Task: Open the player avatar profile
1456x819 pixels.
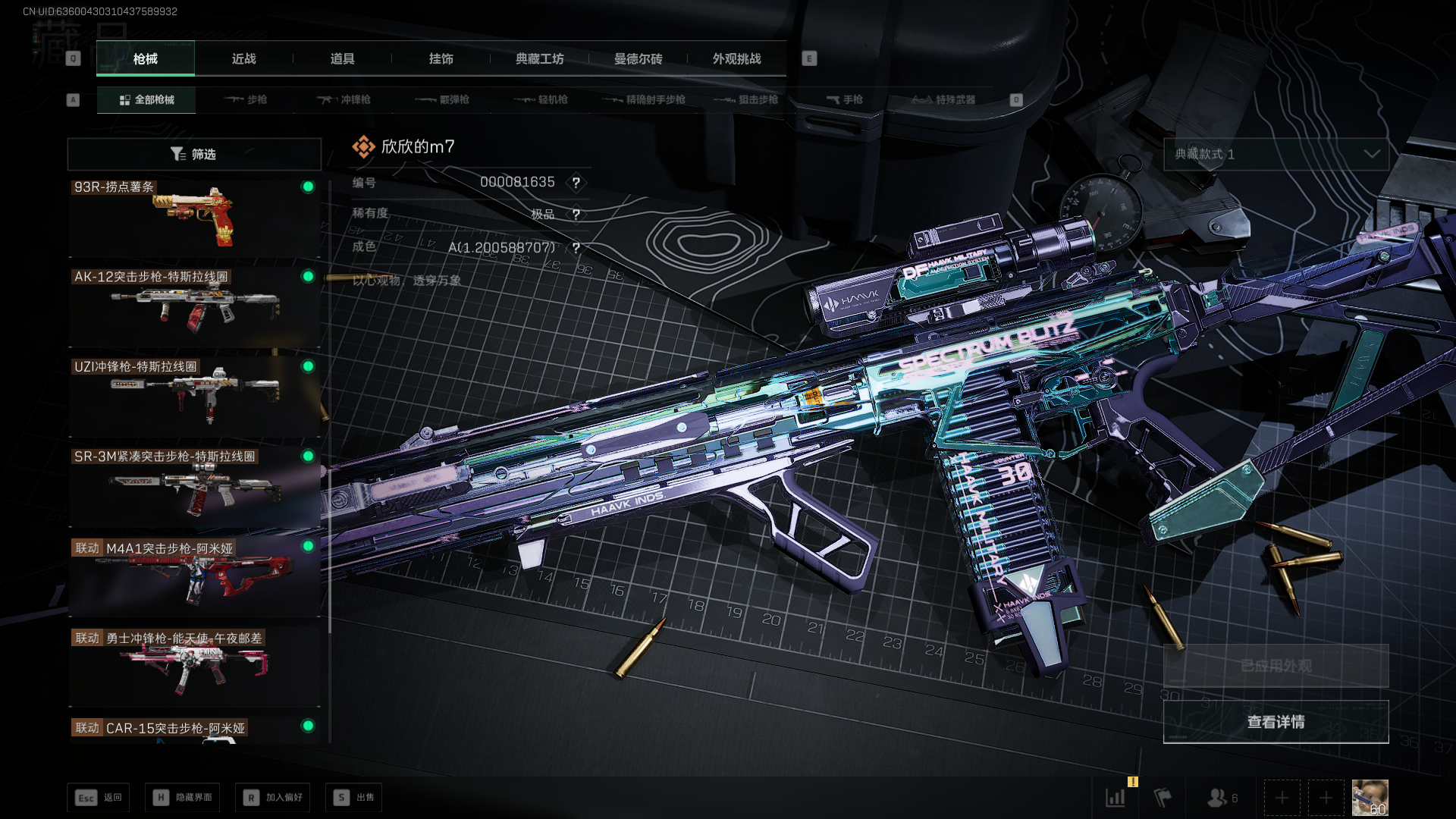Action: (1370, 798)
